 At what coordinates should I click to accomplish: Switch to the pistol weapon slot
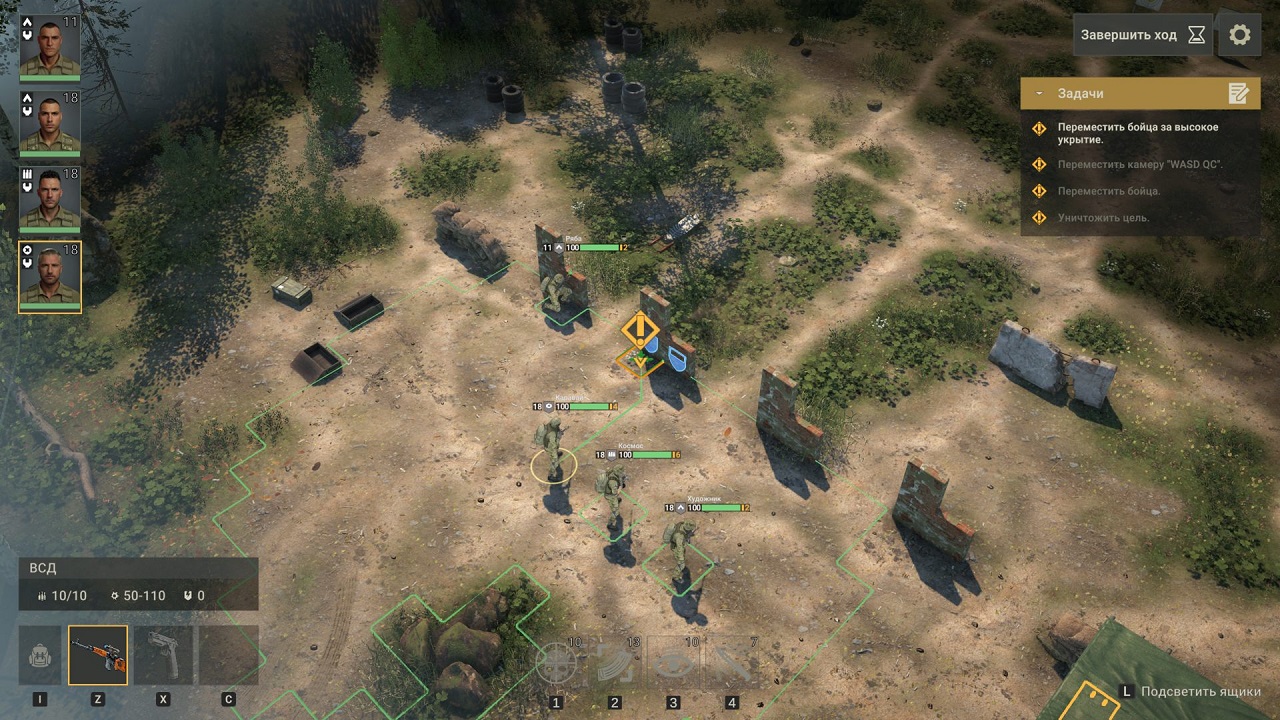tap(160, 655)
